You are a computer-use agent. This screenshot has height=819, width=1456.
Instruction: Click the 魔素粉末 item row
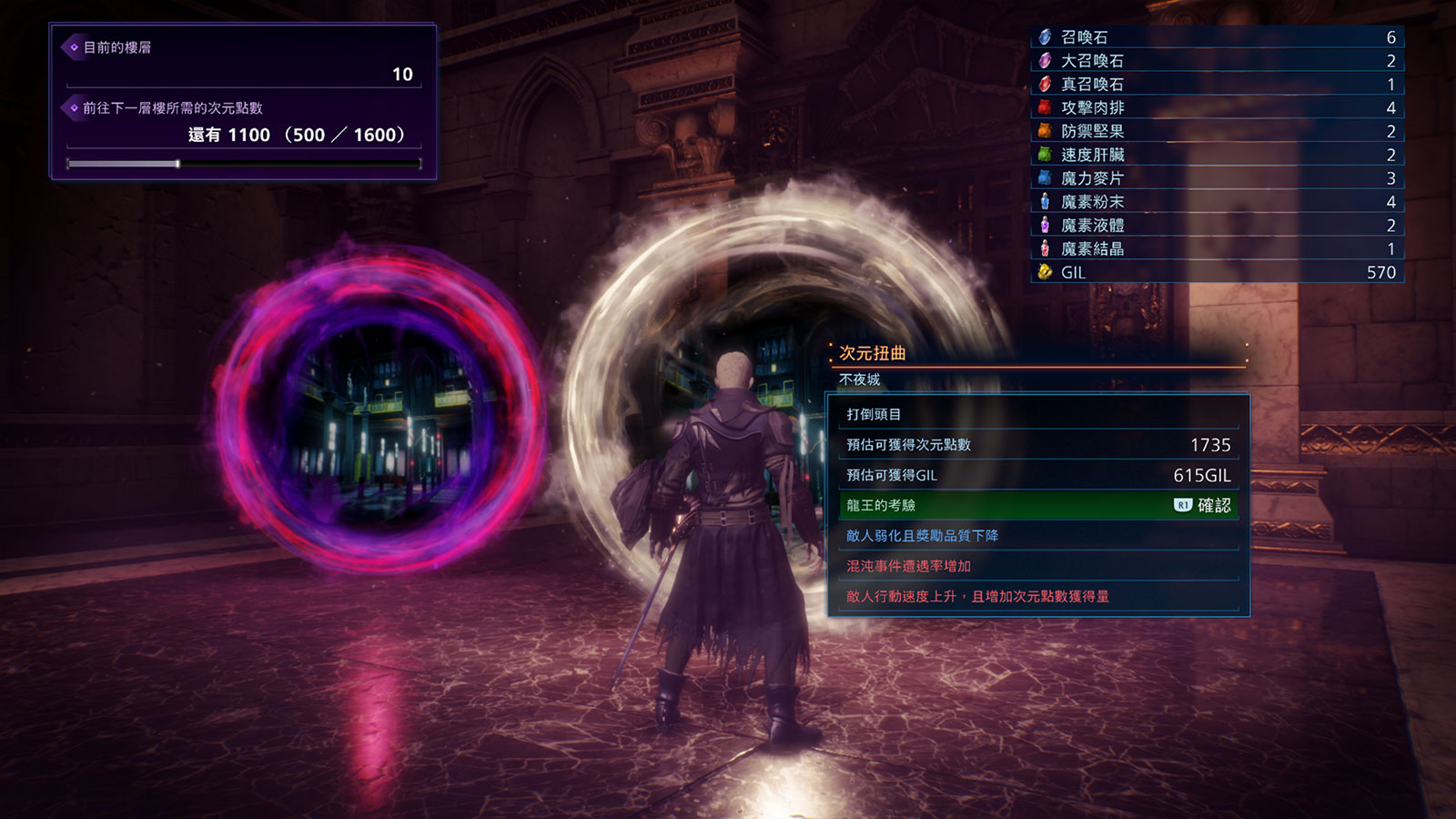[1217, 202]
